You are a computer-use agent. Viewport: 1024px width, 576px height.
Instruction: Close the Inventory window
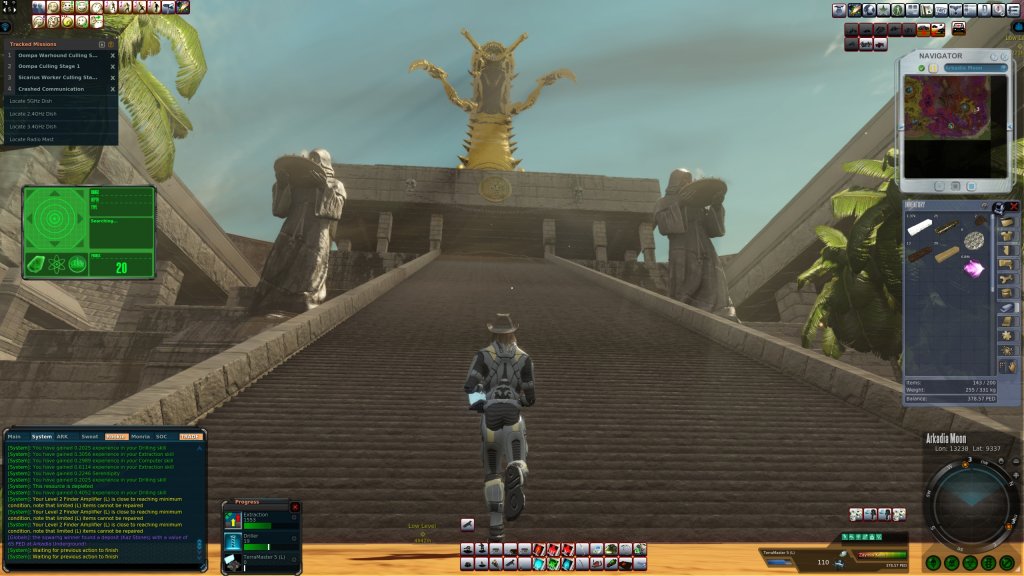[1014, 206]
